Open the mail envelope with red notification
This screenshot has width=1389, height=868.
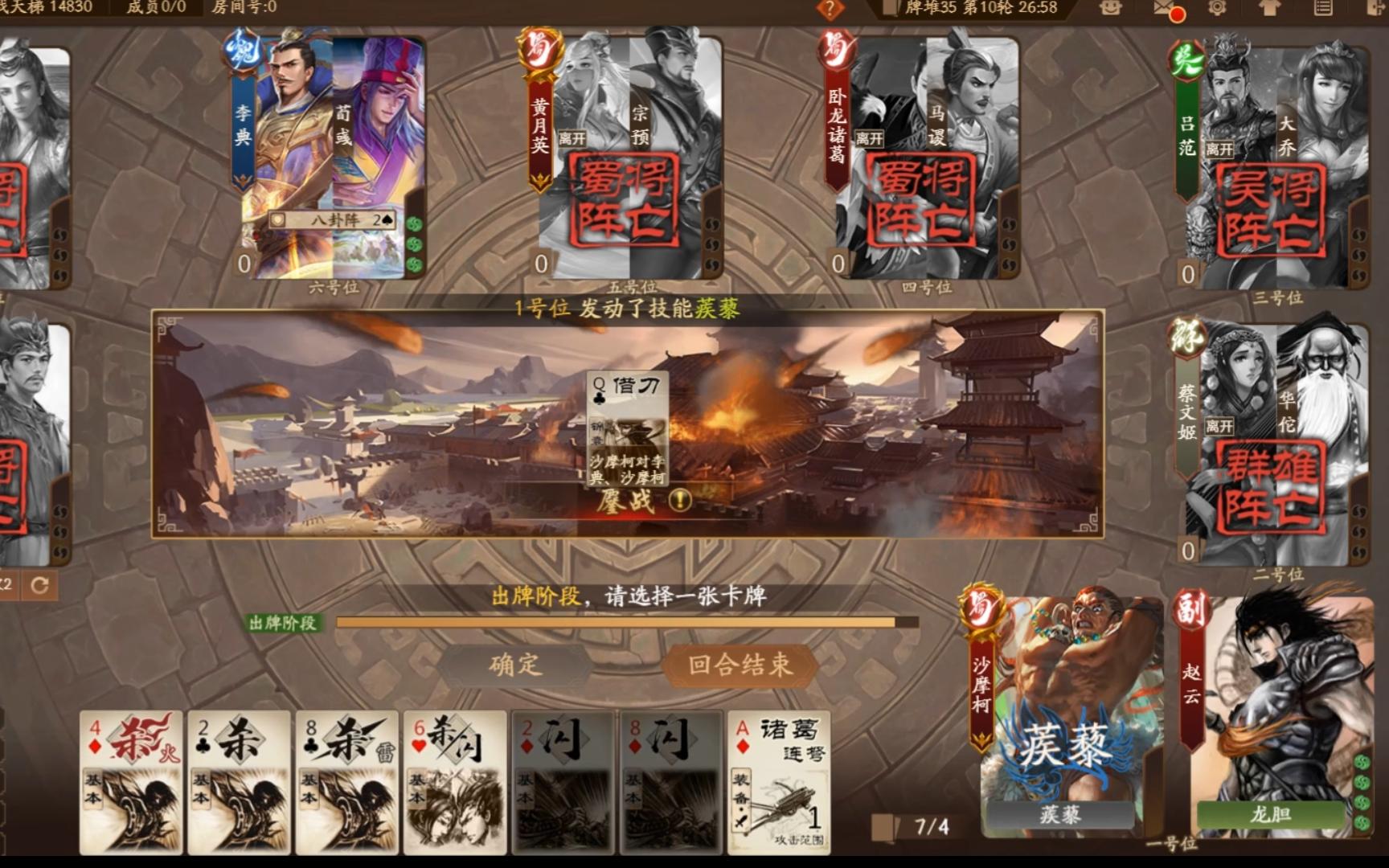point(1163,6)
